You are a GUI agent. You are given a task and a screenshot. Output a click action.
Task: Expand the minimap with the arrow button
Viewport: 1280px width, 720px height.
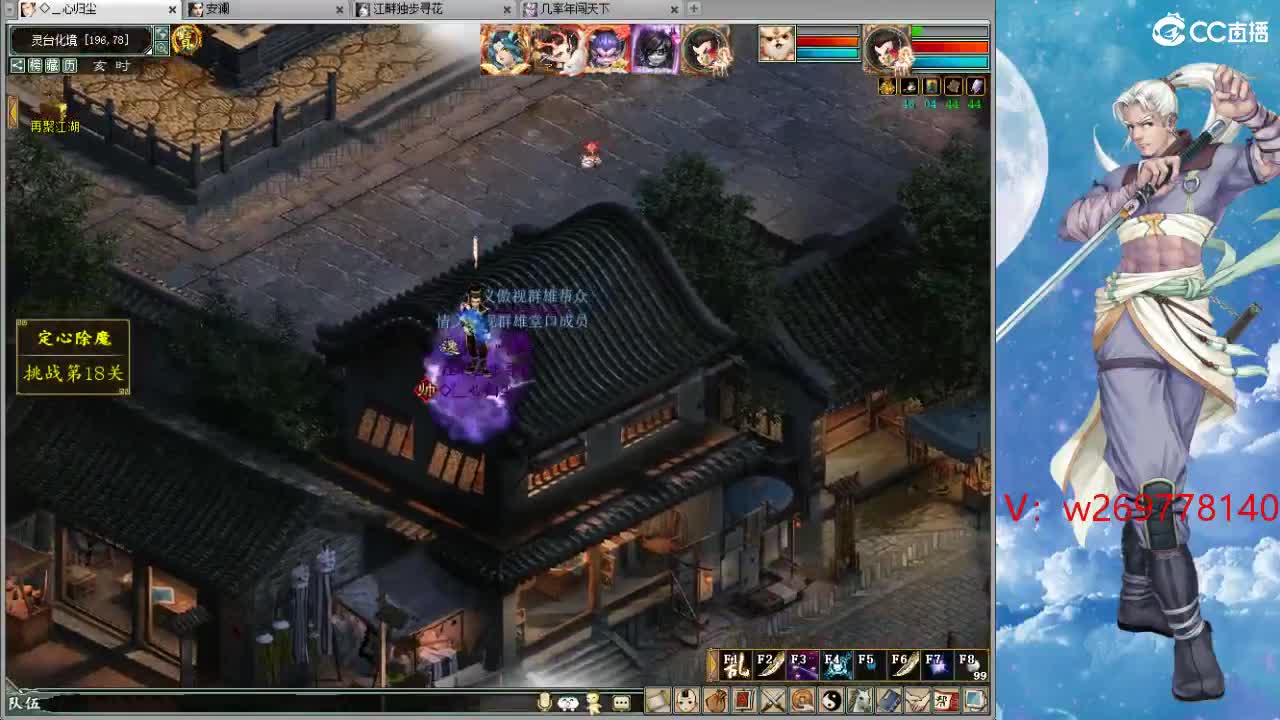161,34
